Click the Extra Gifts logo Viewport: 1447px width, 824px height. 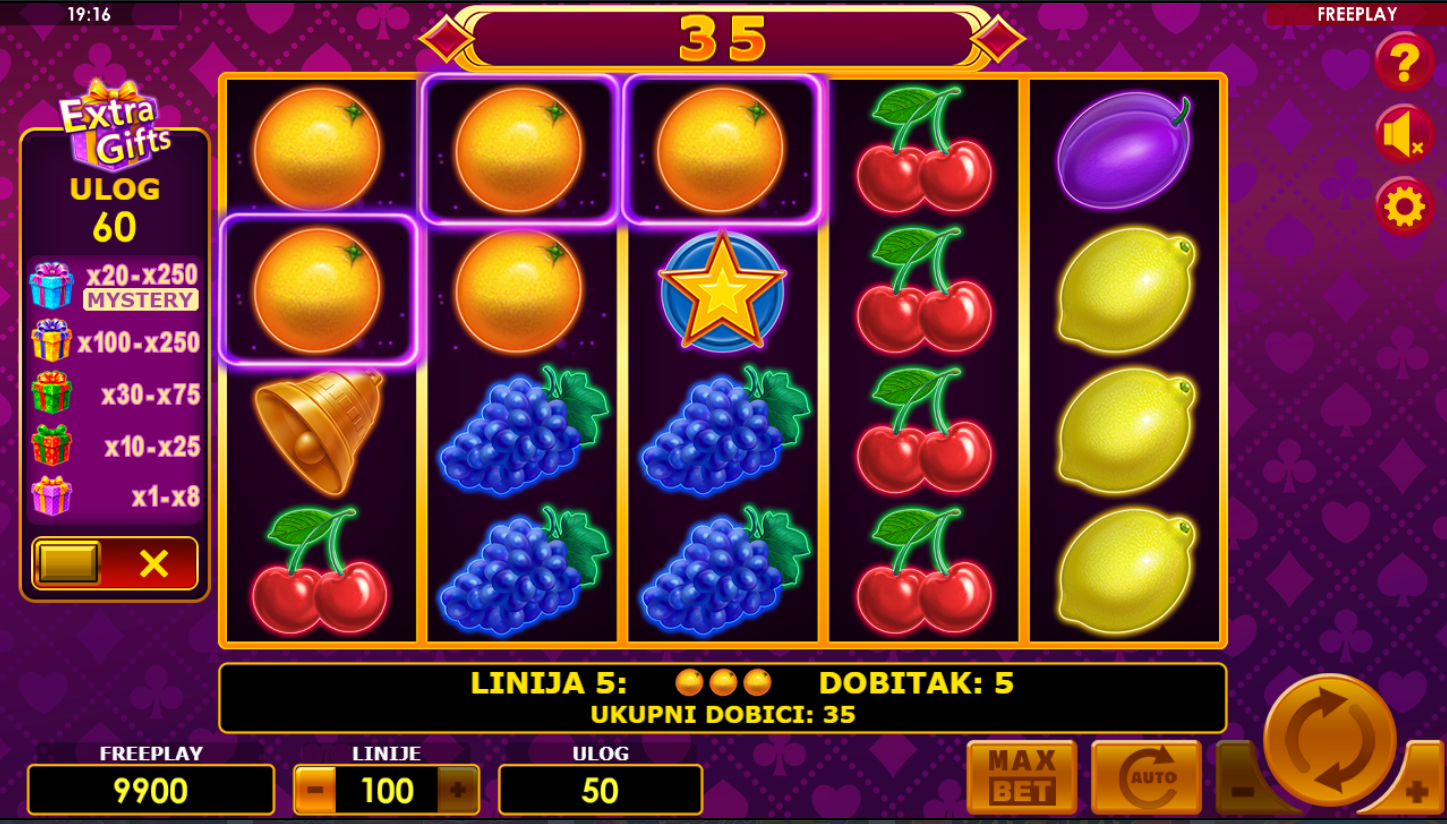pos(115,126)
